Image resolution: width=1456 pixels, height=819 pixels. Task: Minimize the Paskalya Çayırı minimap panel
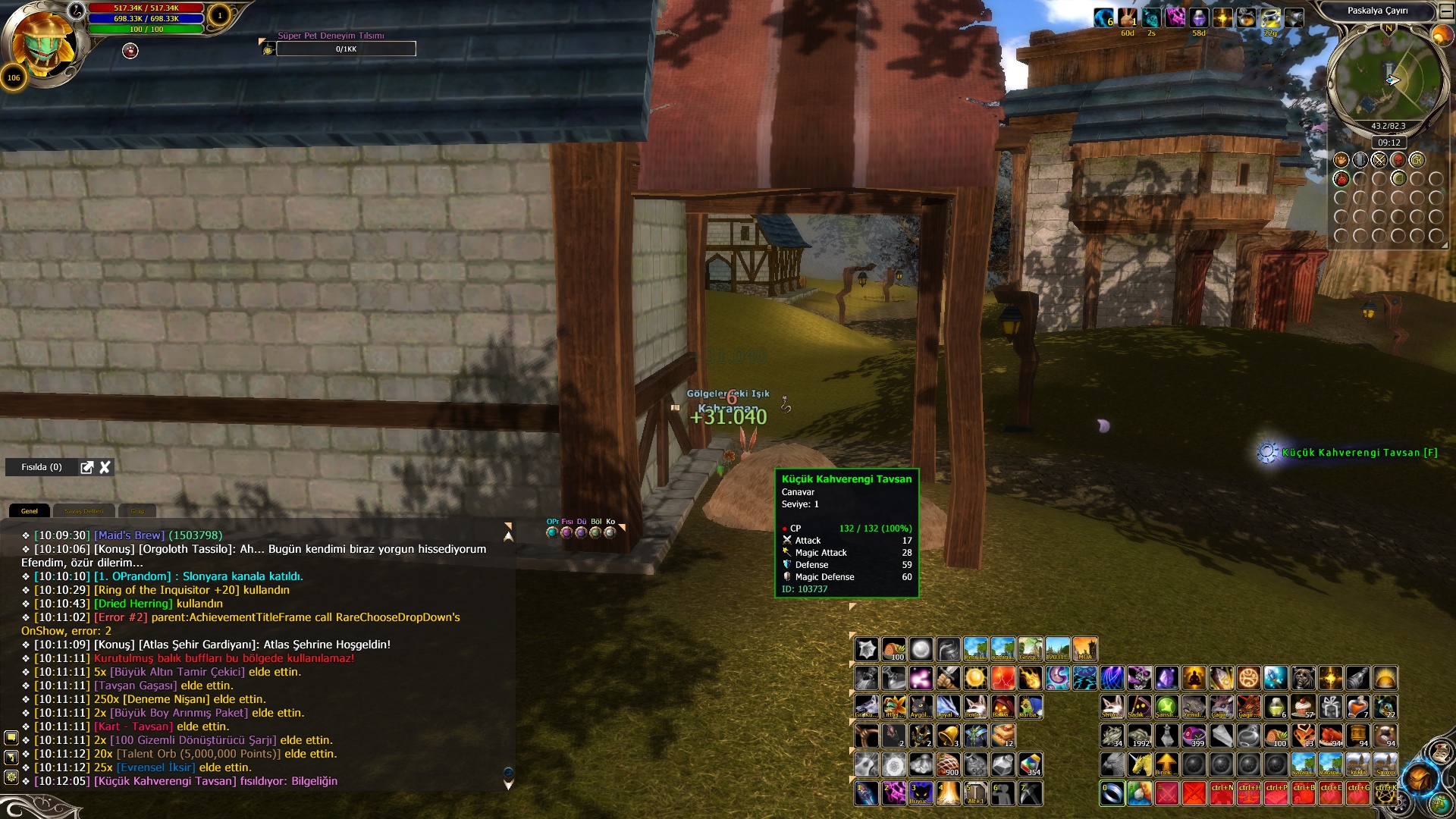pos(1446,11)
